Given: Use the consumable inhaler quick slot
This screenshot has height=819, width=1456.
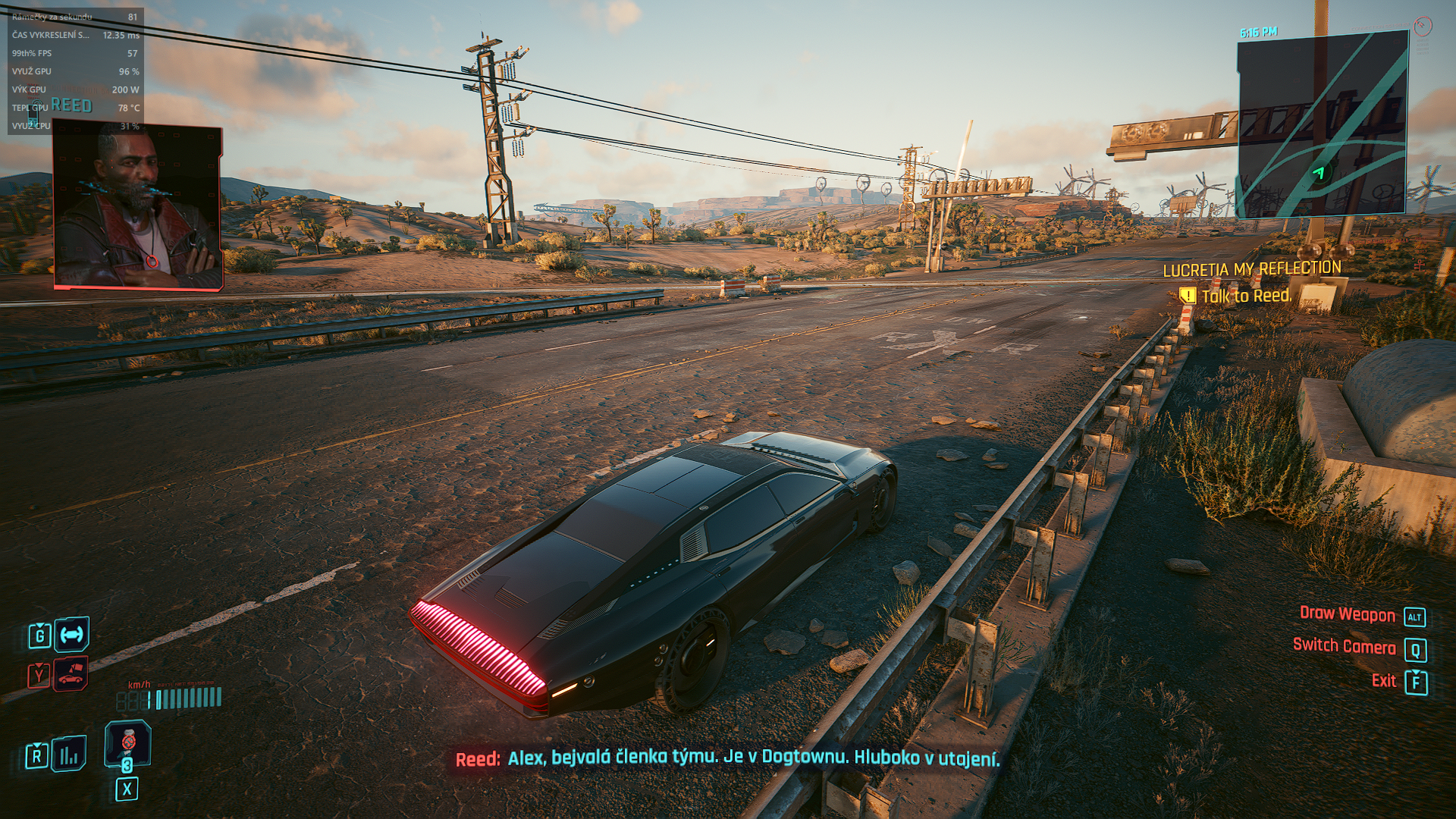Looking at the screenshot, I should (127, 743).
